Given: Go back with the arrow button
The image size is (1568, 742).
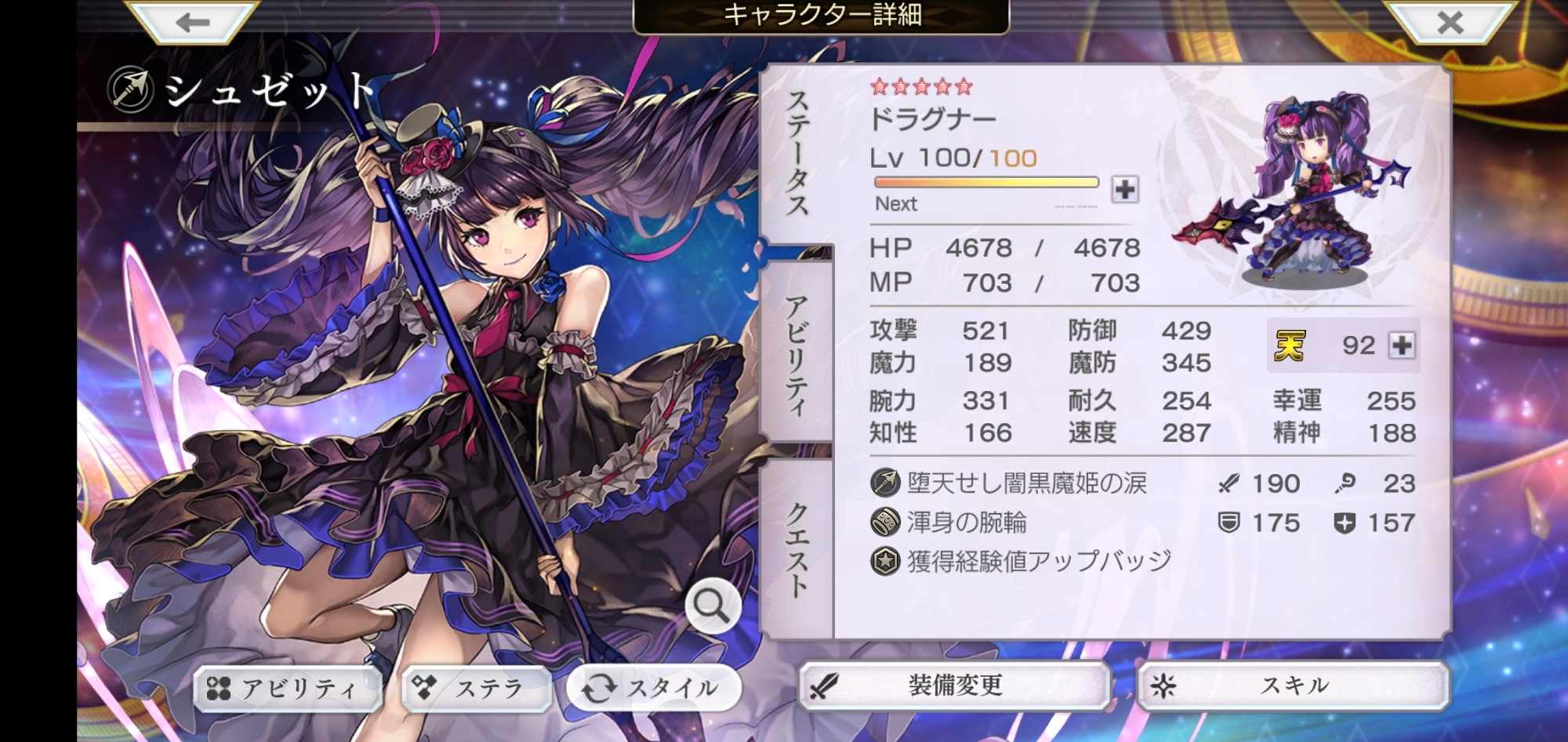Looking at the screenshot, I should (192, 22).
